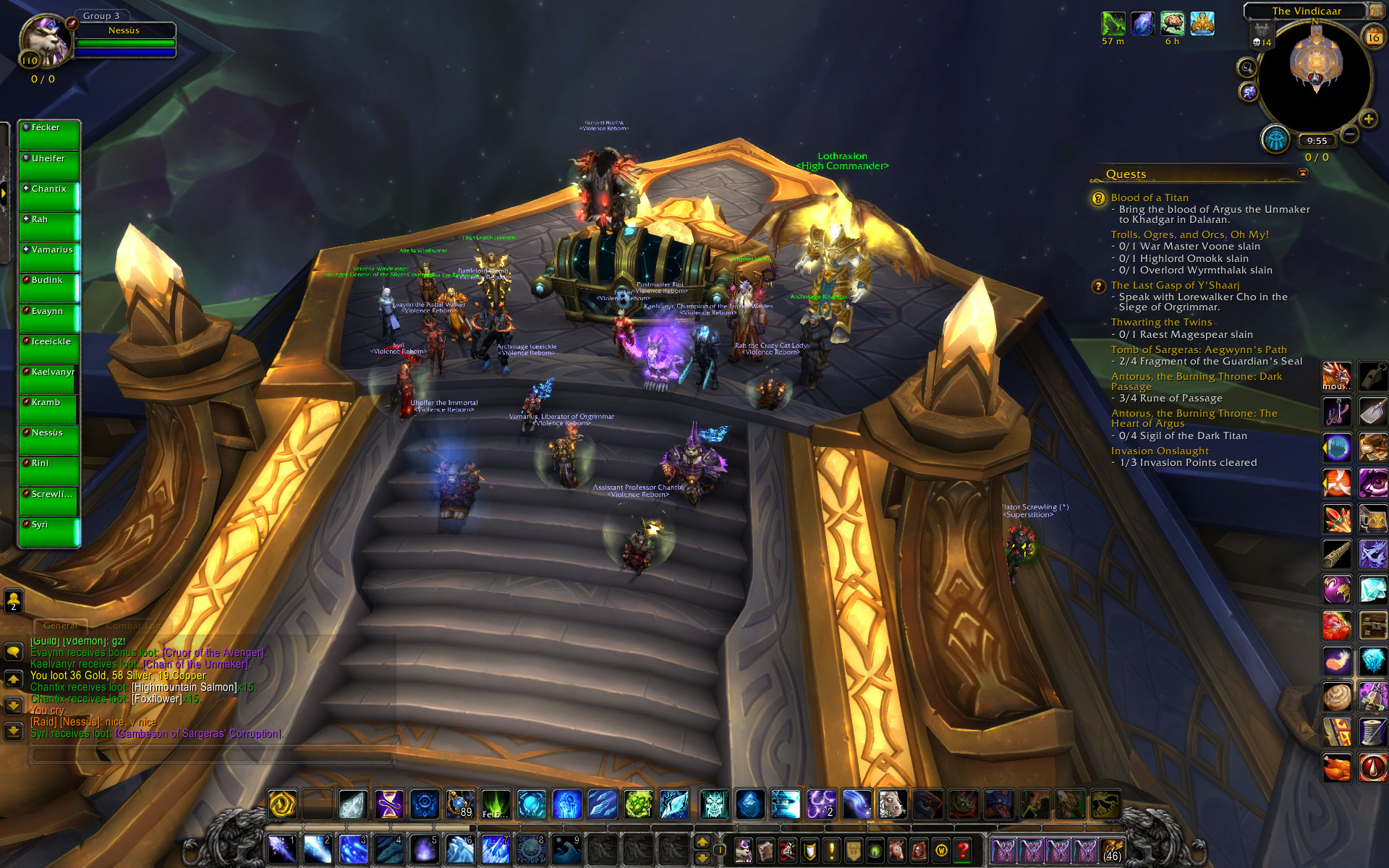1389x868 pixels.
Task: Open the chat speech bubble menu
Action: (13, 652)
